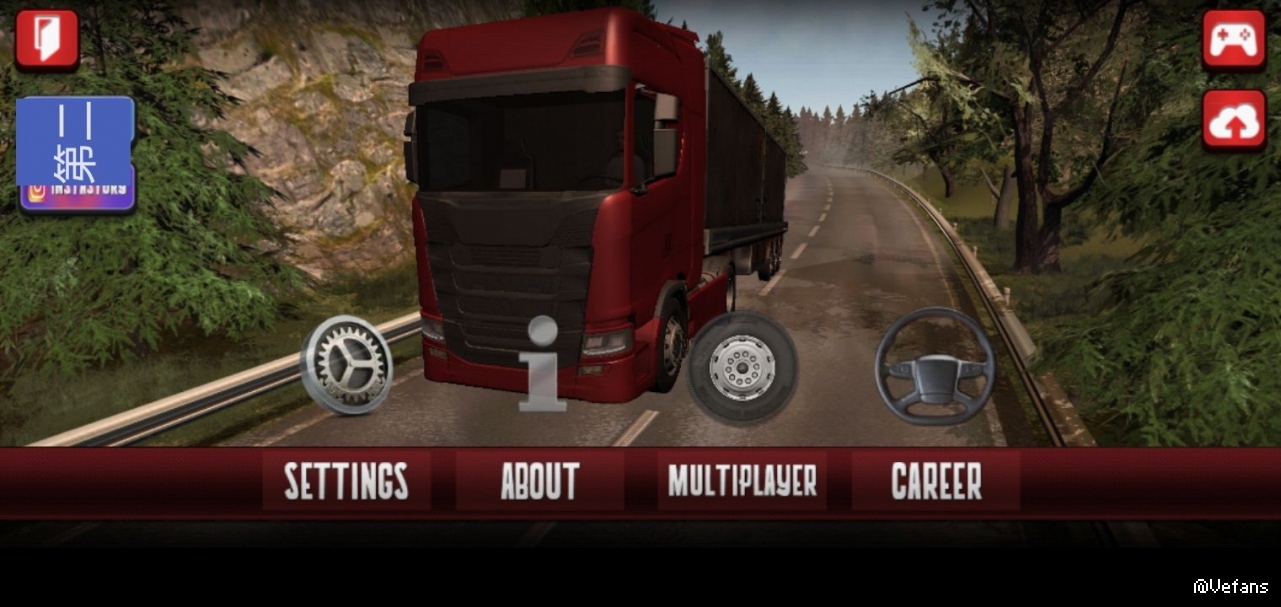Select the steering wheel icon

[x=935, y=366]
